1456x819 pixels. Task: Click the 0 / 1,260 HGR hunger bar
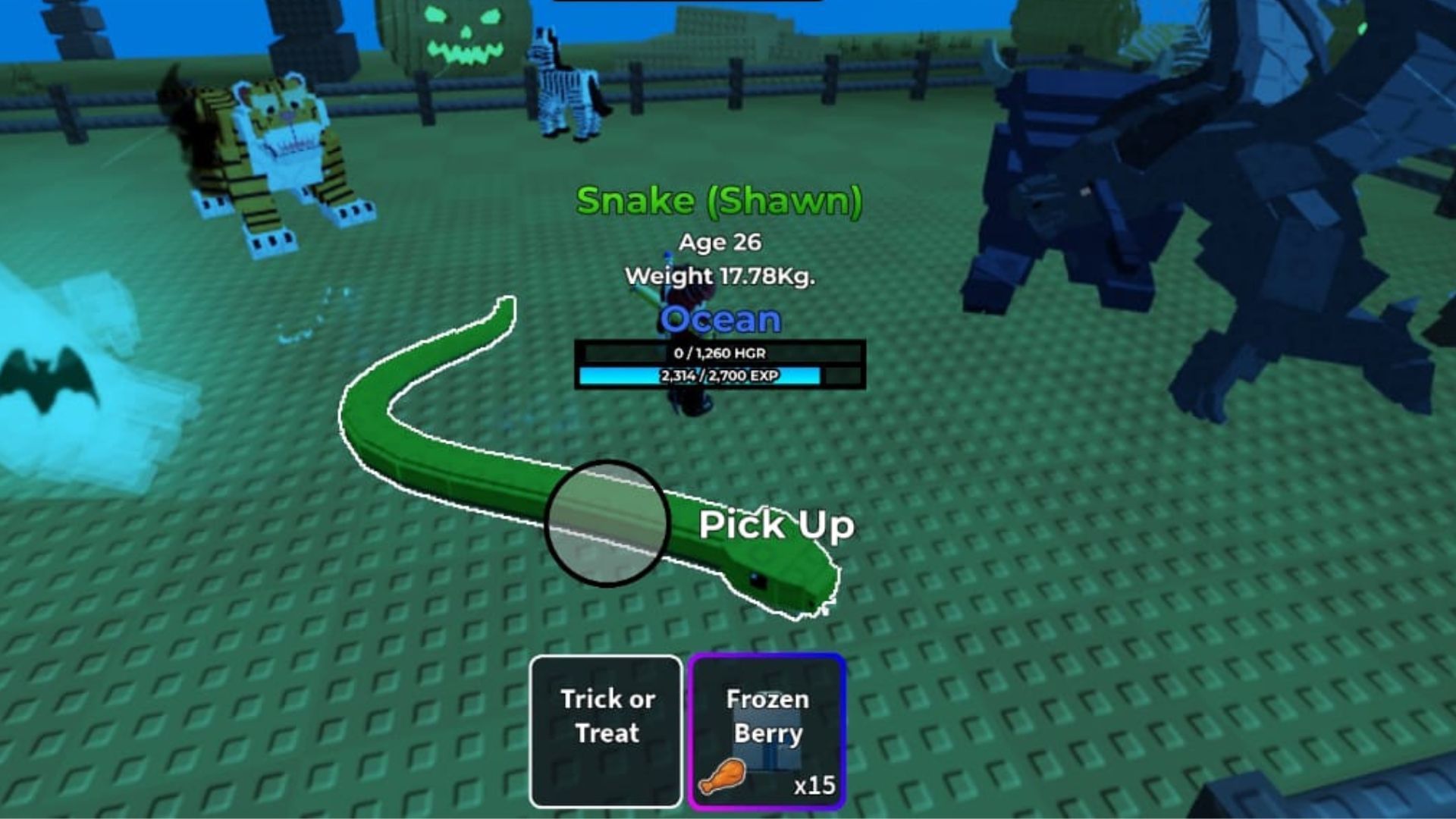(x=719, y=352)
